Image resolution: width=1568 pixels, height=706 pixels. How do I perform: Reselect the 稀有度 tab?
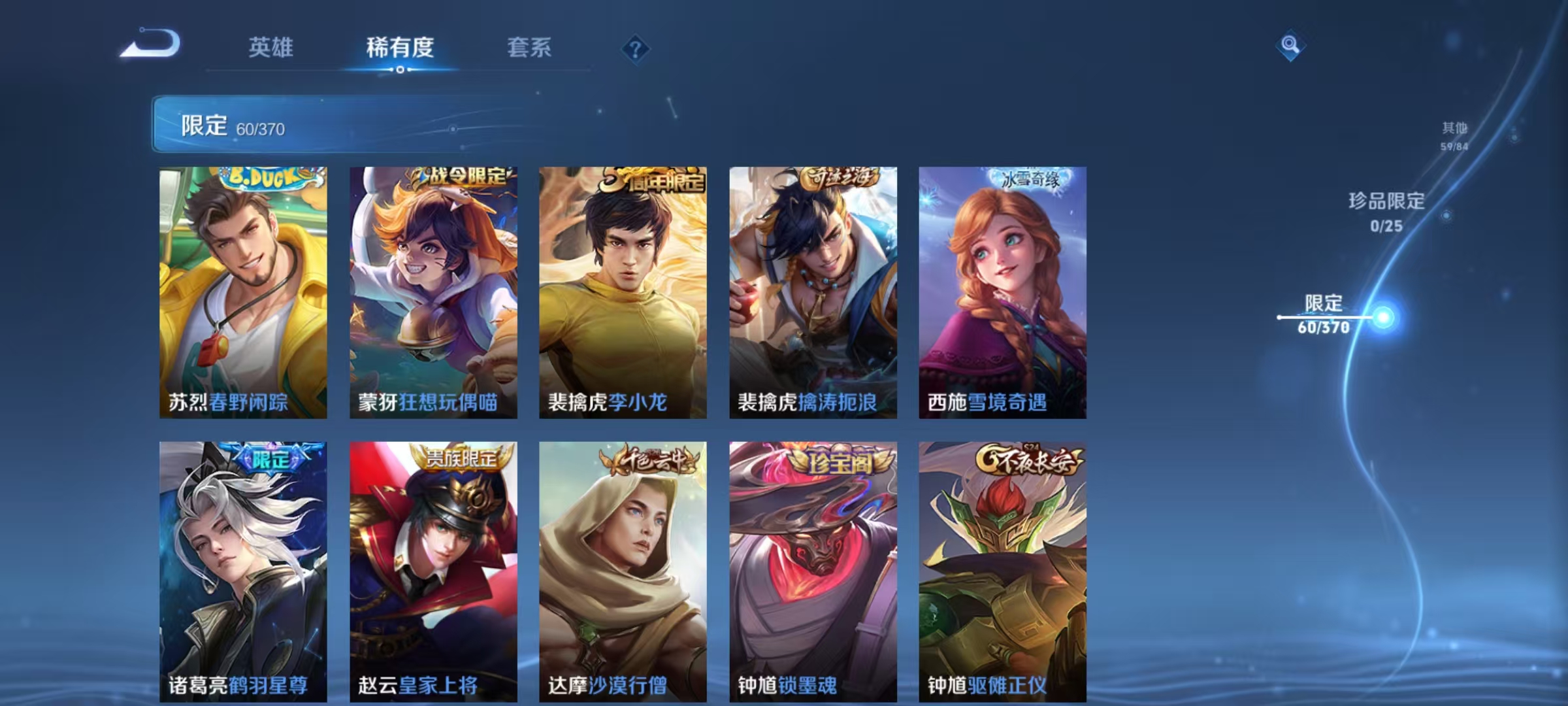(400, 47)
